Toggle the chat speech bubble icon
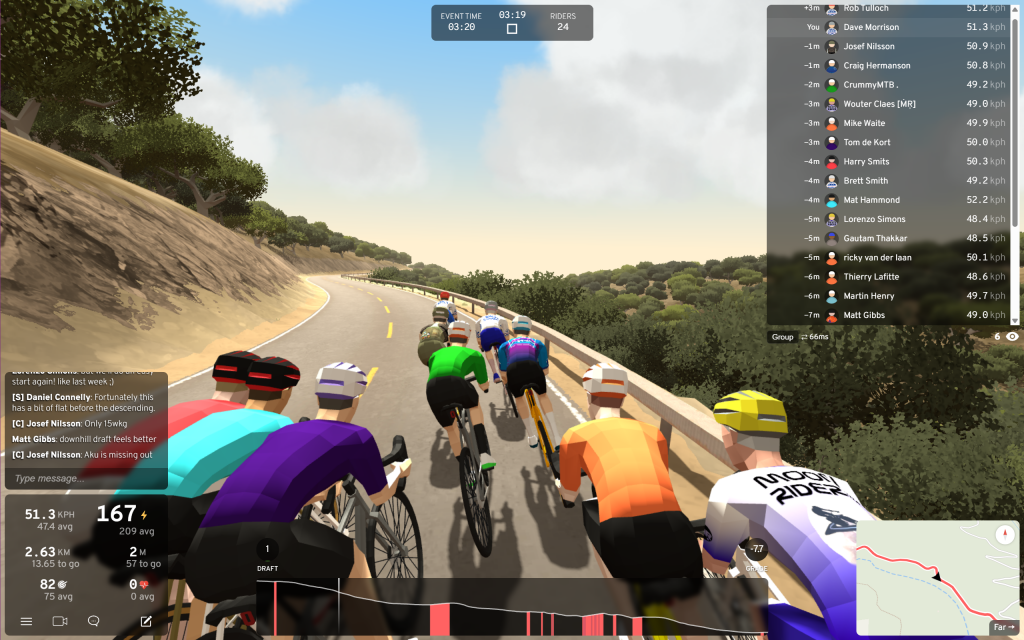Image resolution: width=1024 pixels, height=640 pixels. point(94,621)
